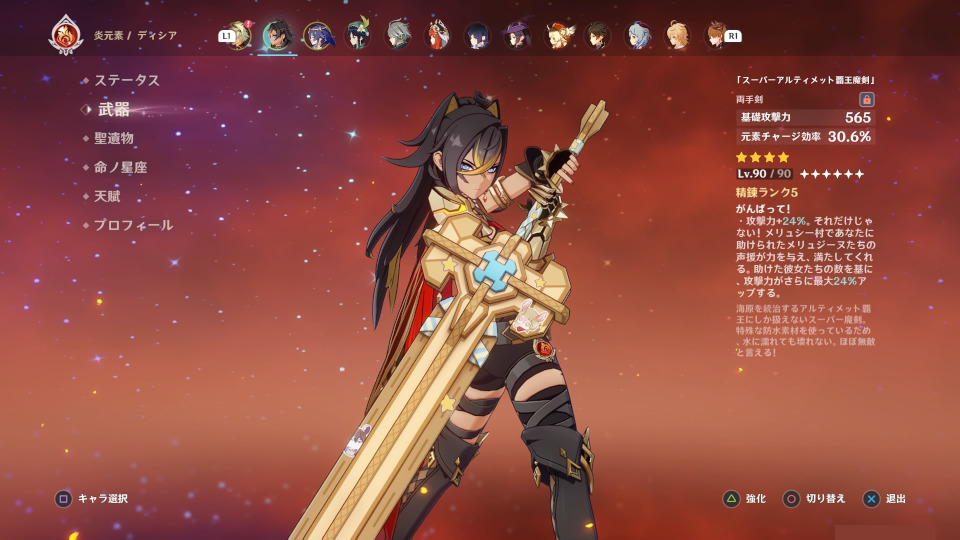Go to the 聖遺物 section
960x540 pixels.
click(x=113, y=138)
